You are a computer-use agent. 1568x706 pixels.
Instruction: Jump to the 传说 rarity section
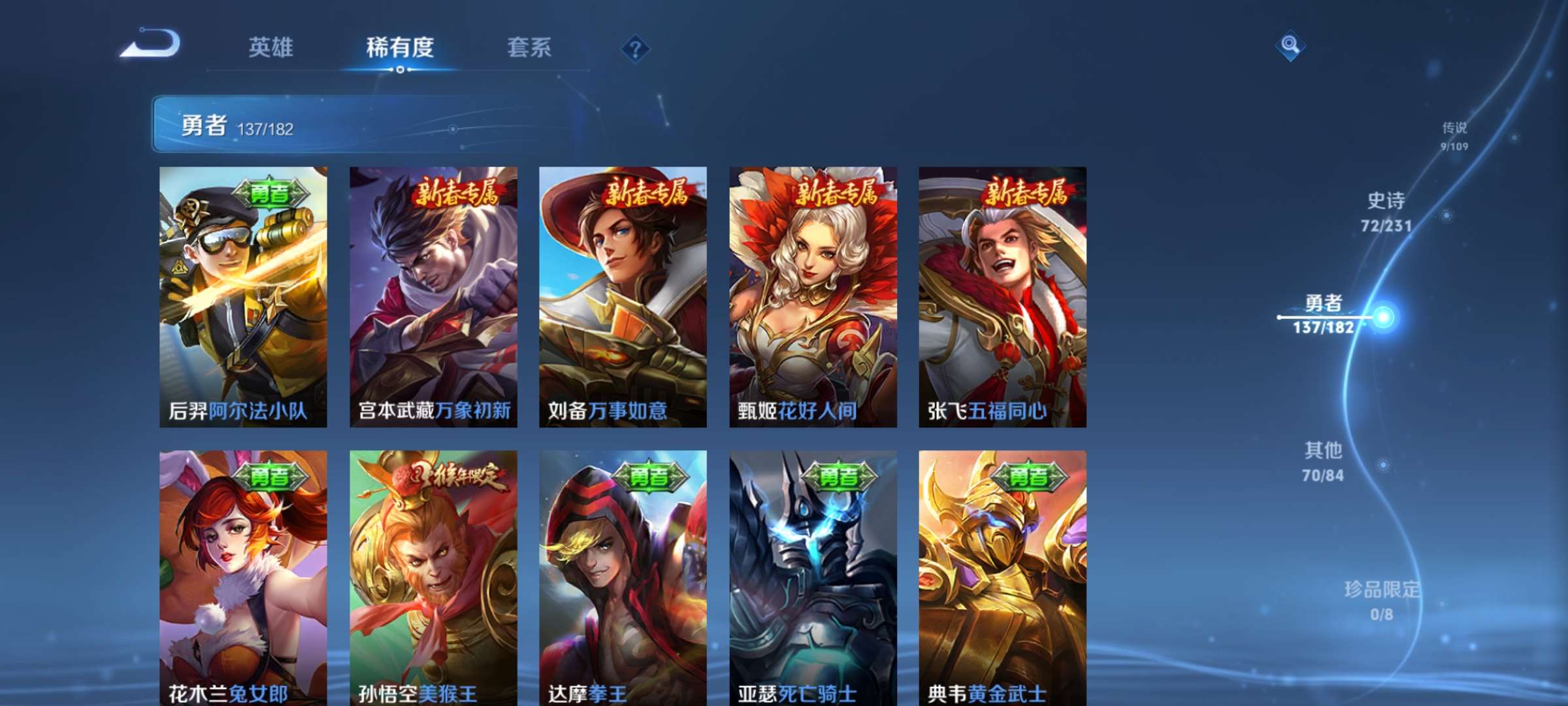1454,135
